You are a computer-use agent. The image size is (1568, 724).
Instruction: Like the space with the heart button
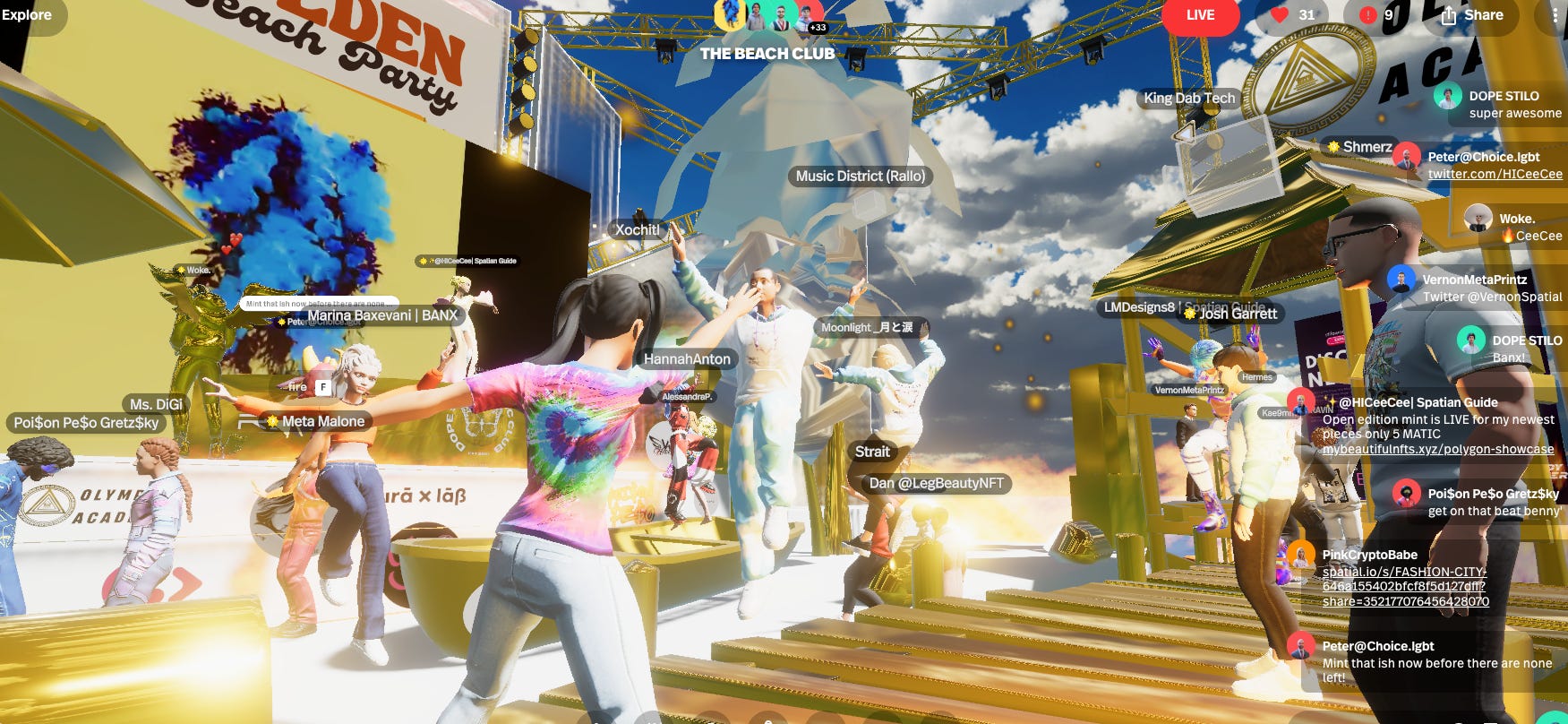(1294, 15)
